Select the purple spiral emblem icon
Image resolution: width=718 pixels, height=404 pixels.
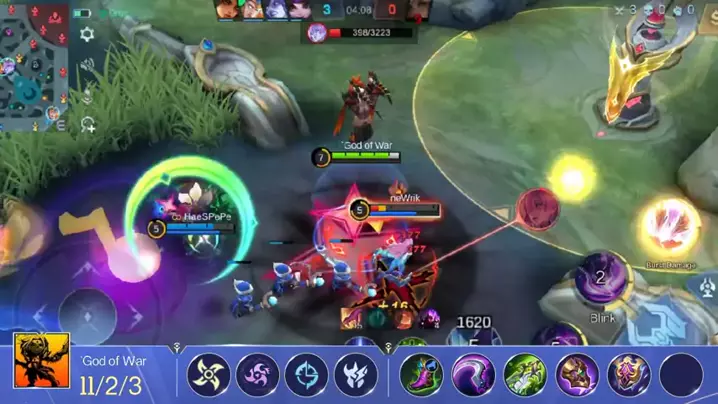click(258, 375)
